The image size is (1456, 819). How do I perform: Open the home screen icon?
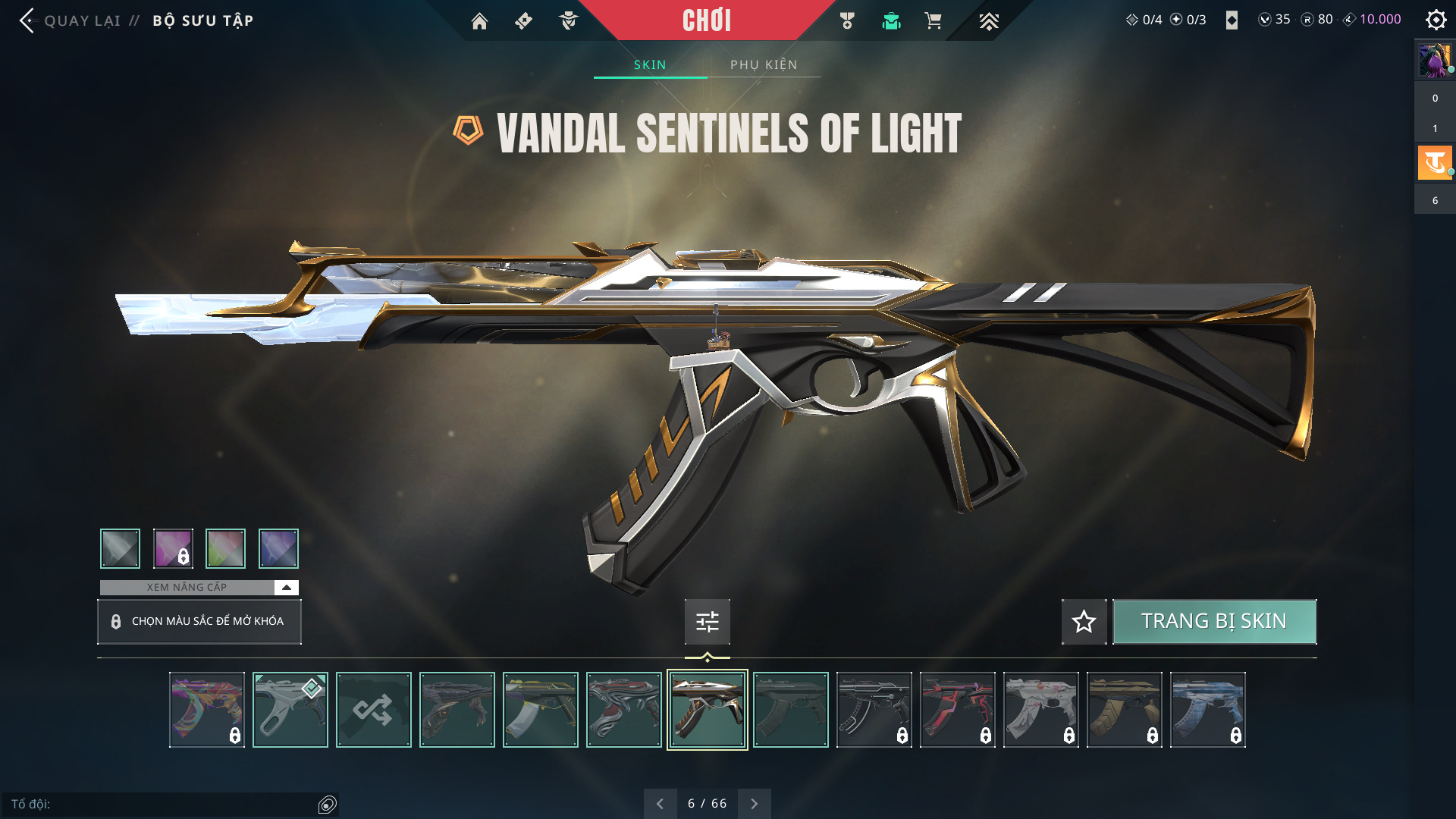[479, 21]
